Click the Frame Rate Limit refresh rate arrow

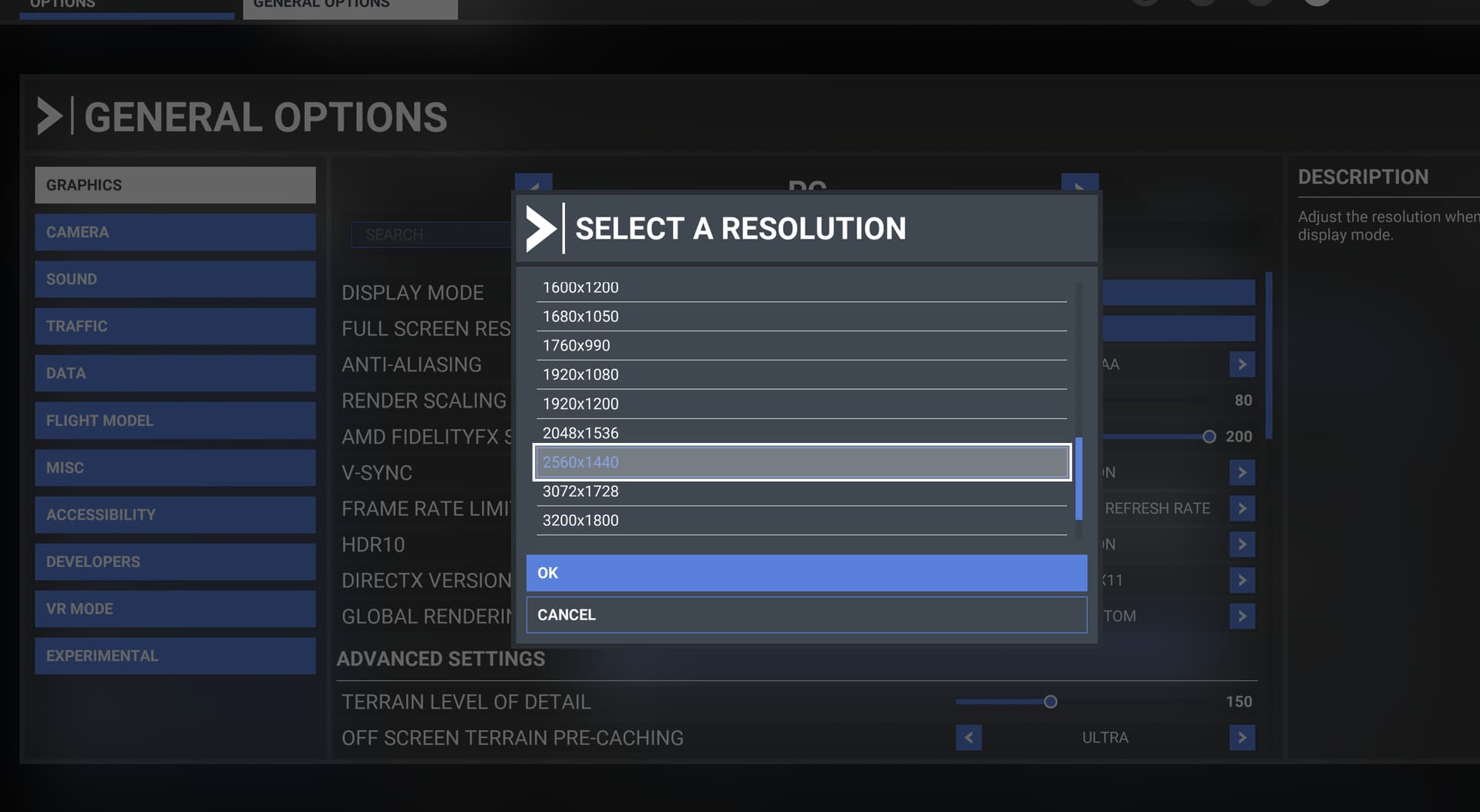point(1242,508)
